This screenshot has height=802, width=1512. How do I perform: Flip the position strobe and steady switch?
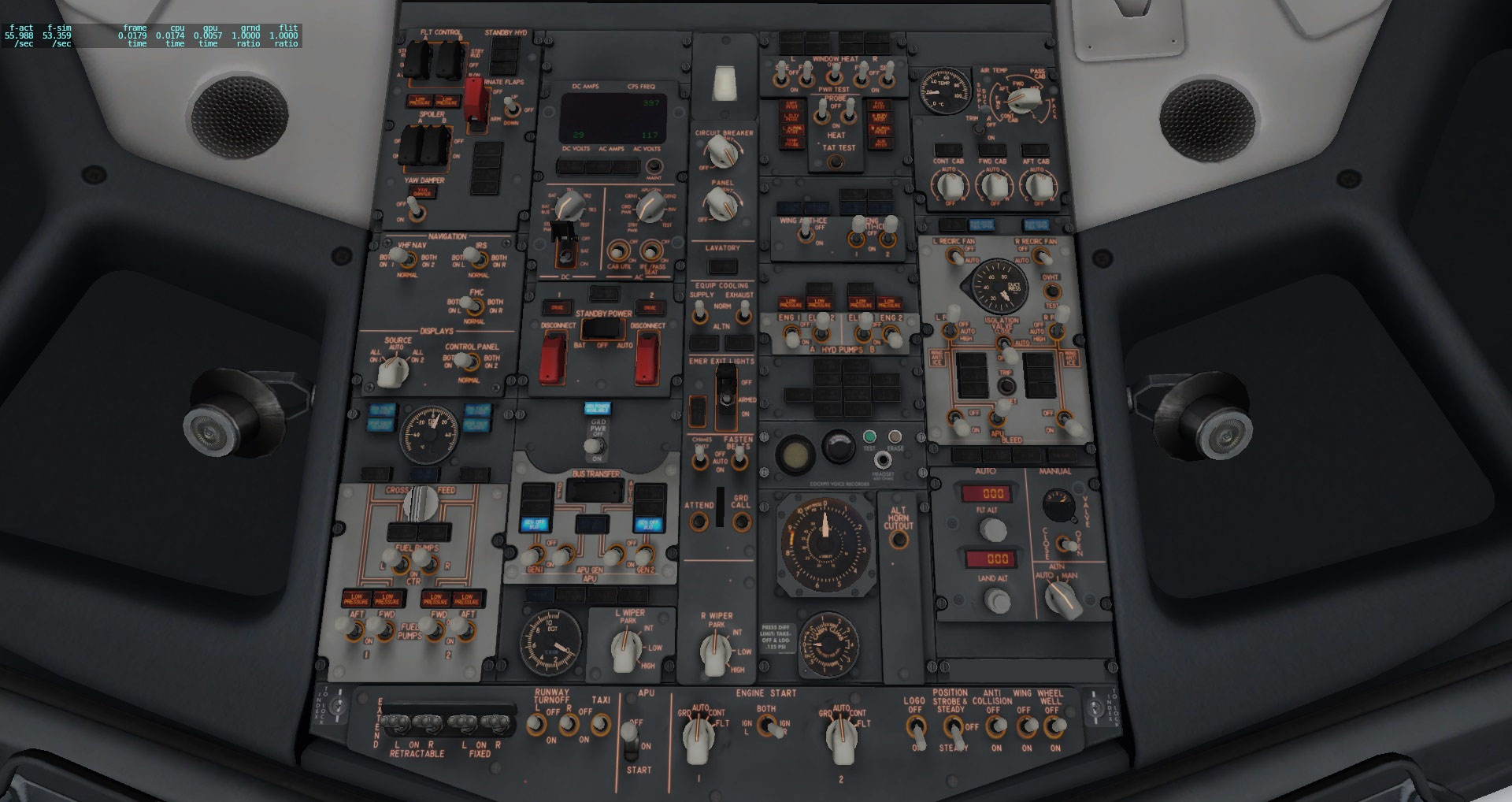point(954,726)
